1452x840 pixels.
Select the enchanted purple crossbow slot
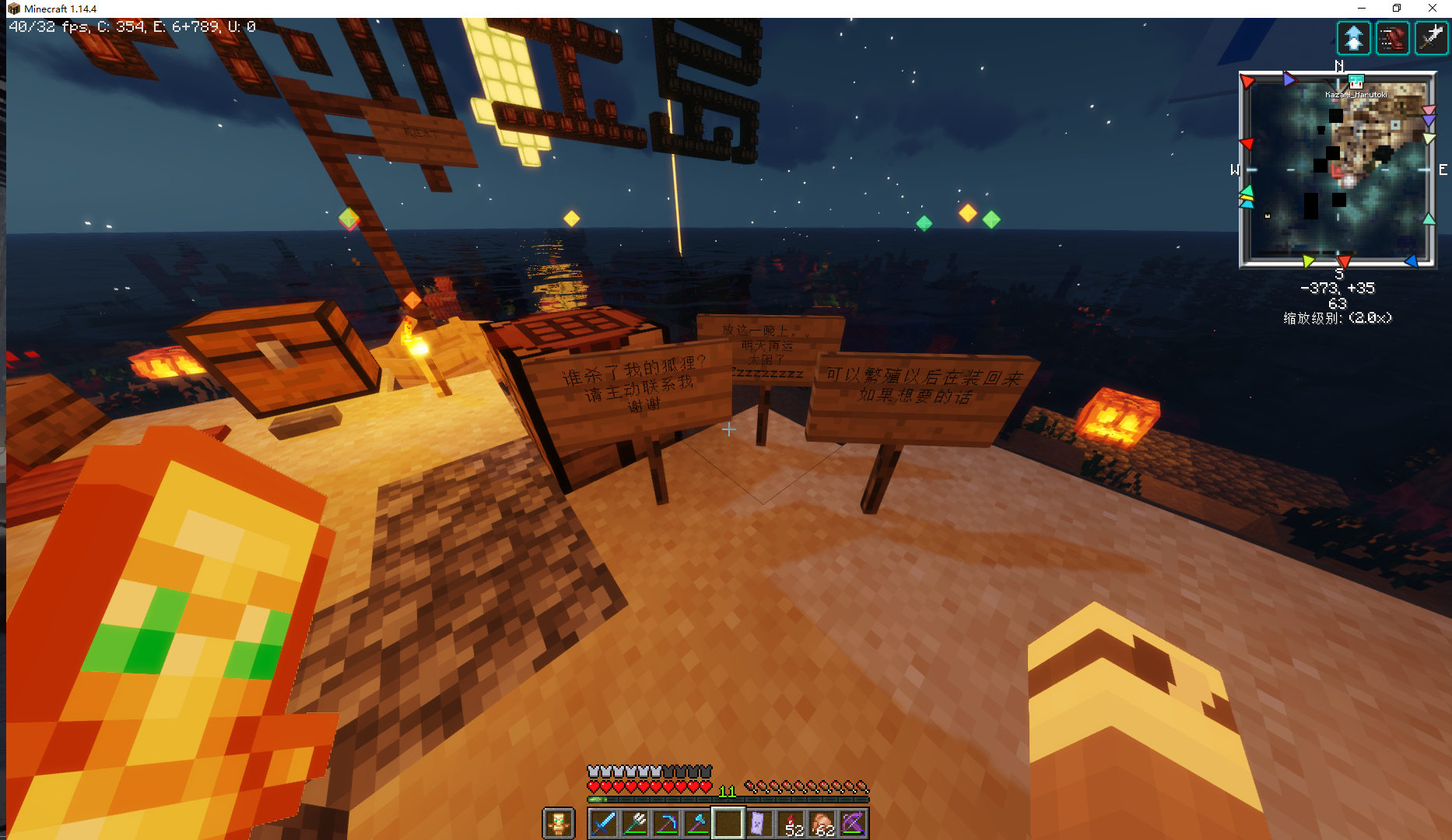click(x=853, y=824)
